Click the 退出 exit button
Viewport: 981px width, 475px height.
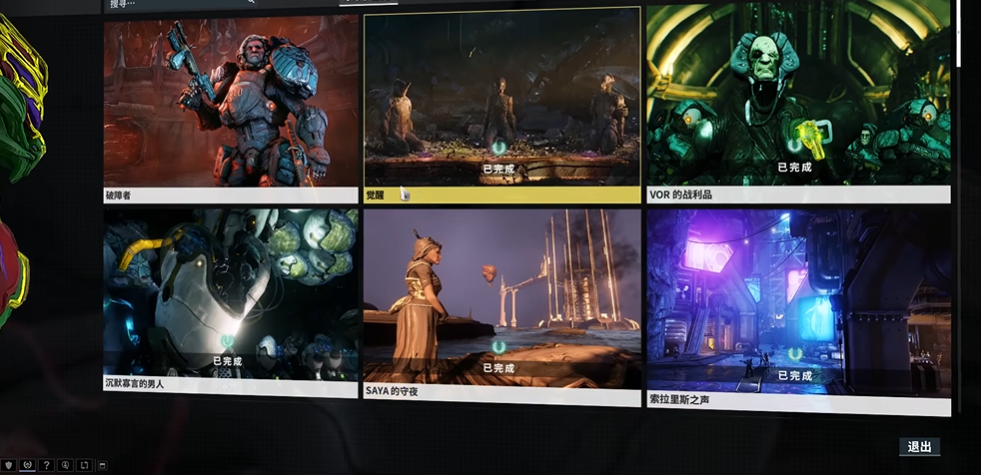pos(919,447)
